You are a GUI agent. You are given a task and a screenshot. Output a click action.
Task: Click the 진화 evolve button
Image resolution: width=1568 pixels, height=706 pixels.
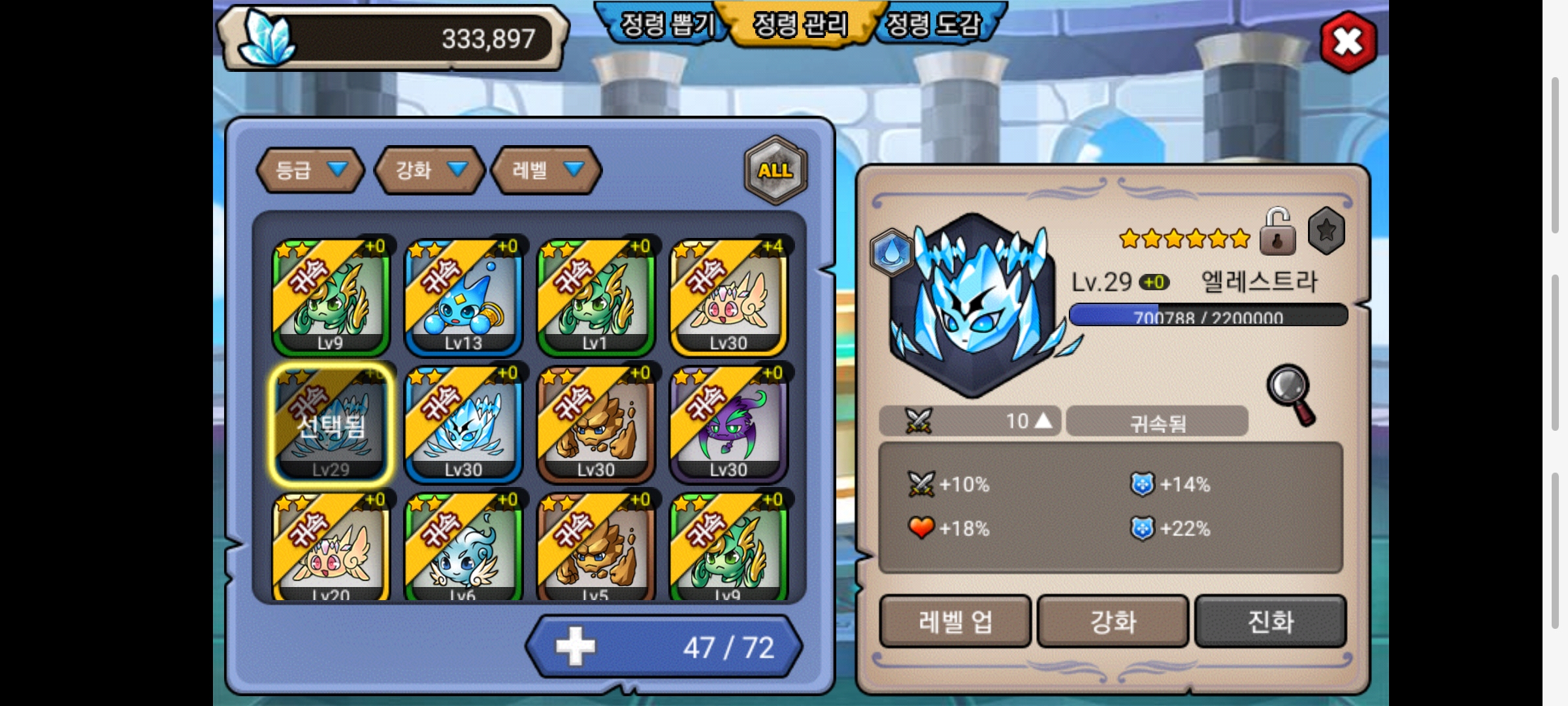pos(1271,621)
